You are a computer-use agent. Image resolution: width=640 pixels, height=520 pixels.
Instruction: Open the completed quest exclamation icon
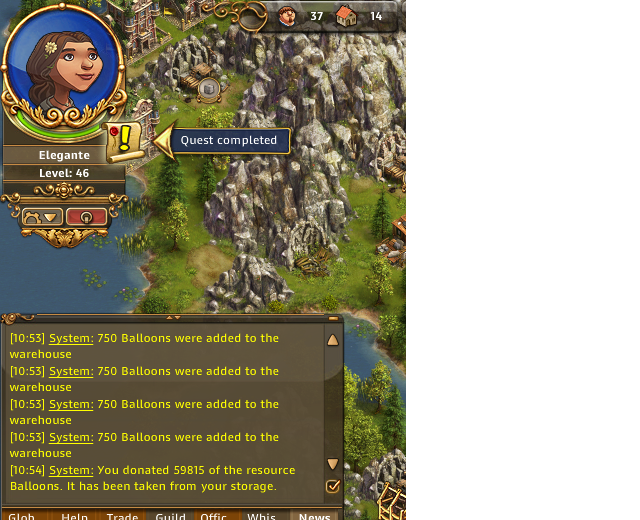tap(124, 141)
